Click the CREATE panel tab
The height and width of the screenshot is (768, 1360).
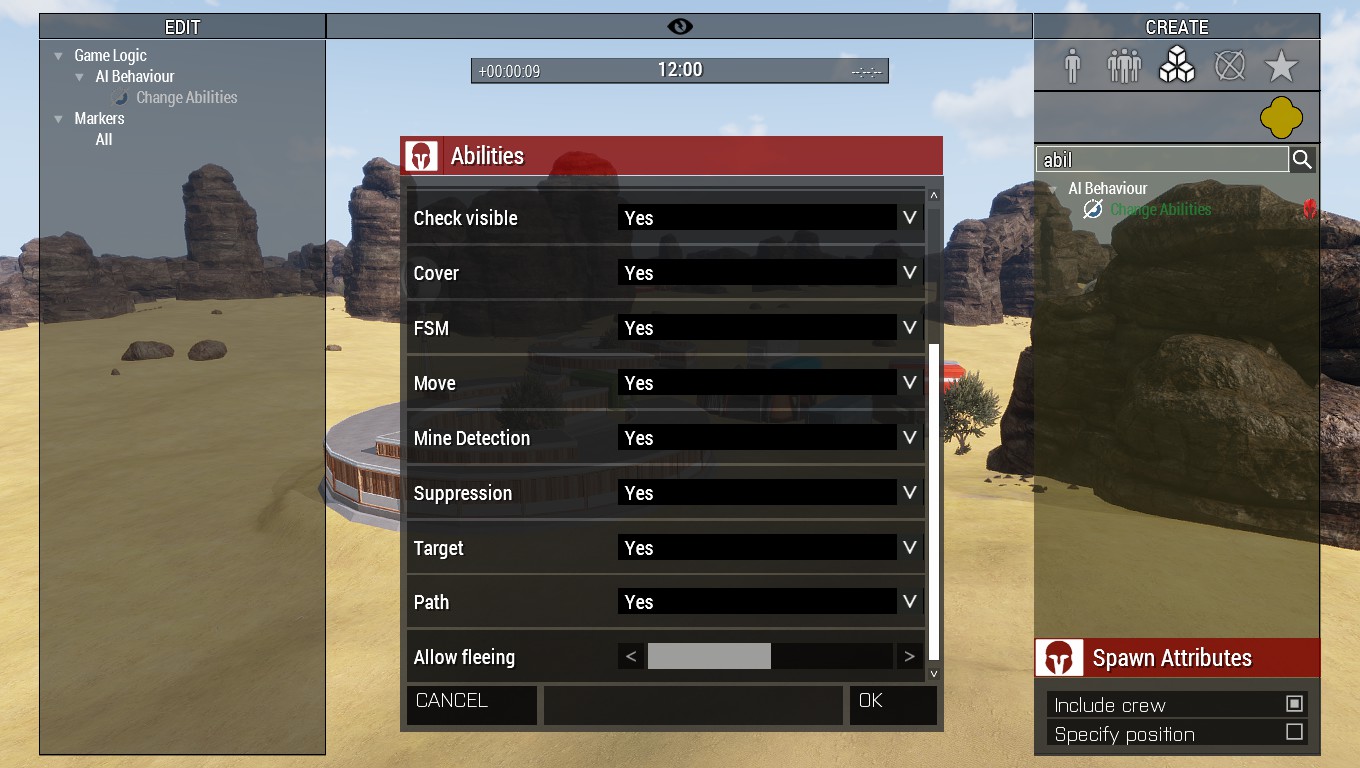point(1176,27)
